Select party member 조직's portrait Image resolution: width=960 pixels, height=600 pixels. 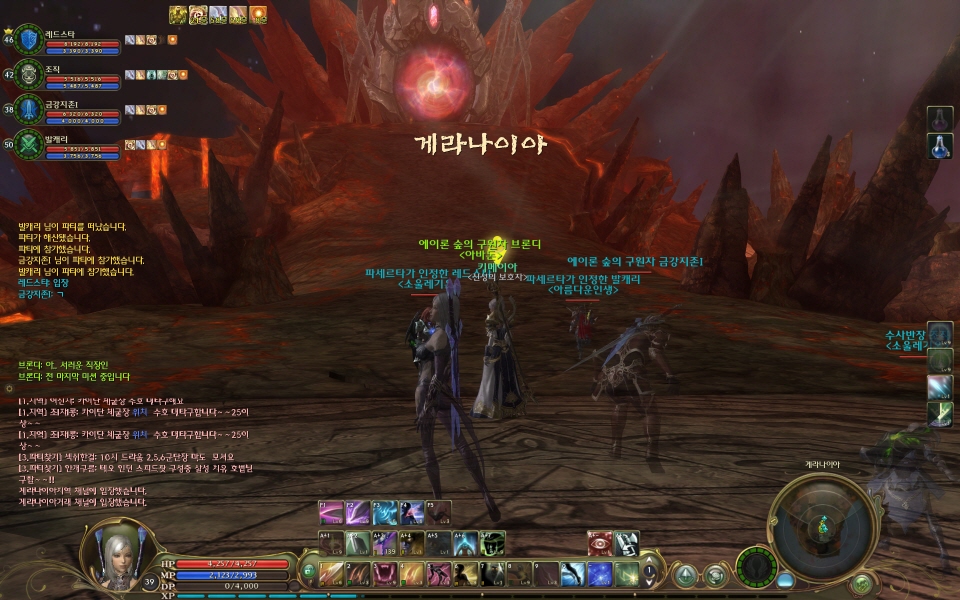click(29, 74)
